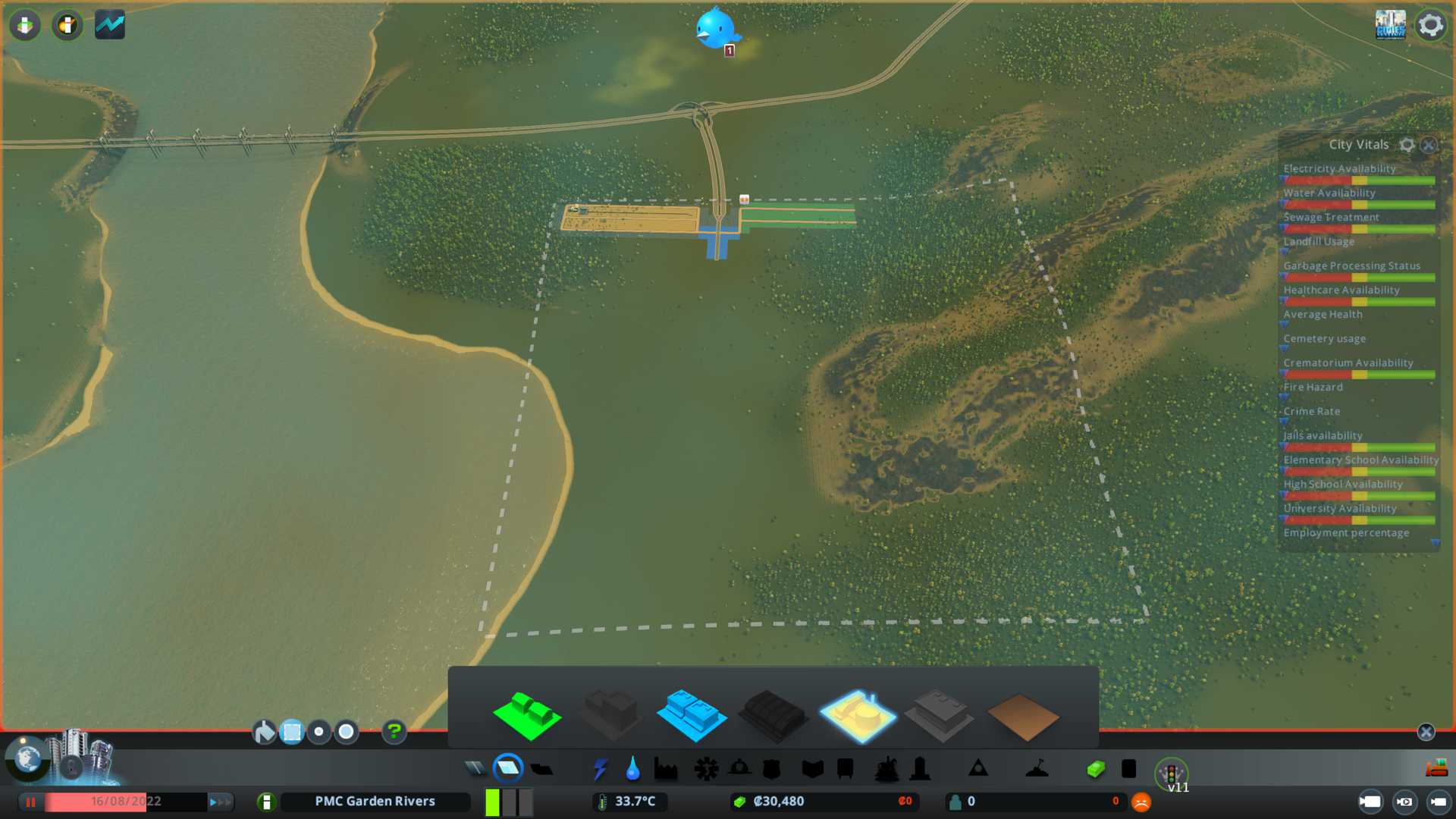Screen dimensions: 1456x819
Task: Change simulation speed with arrows
Action: tap(219, 802)
